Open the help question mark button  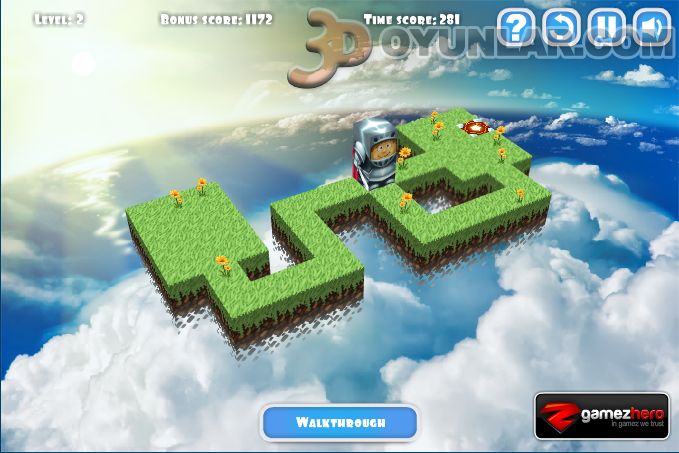tap(514, 26)
